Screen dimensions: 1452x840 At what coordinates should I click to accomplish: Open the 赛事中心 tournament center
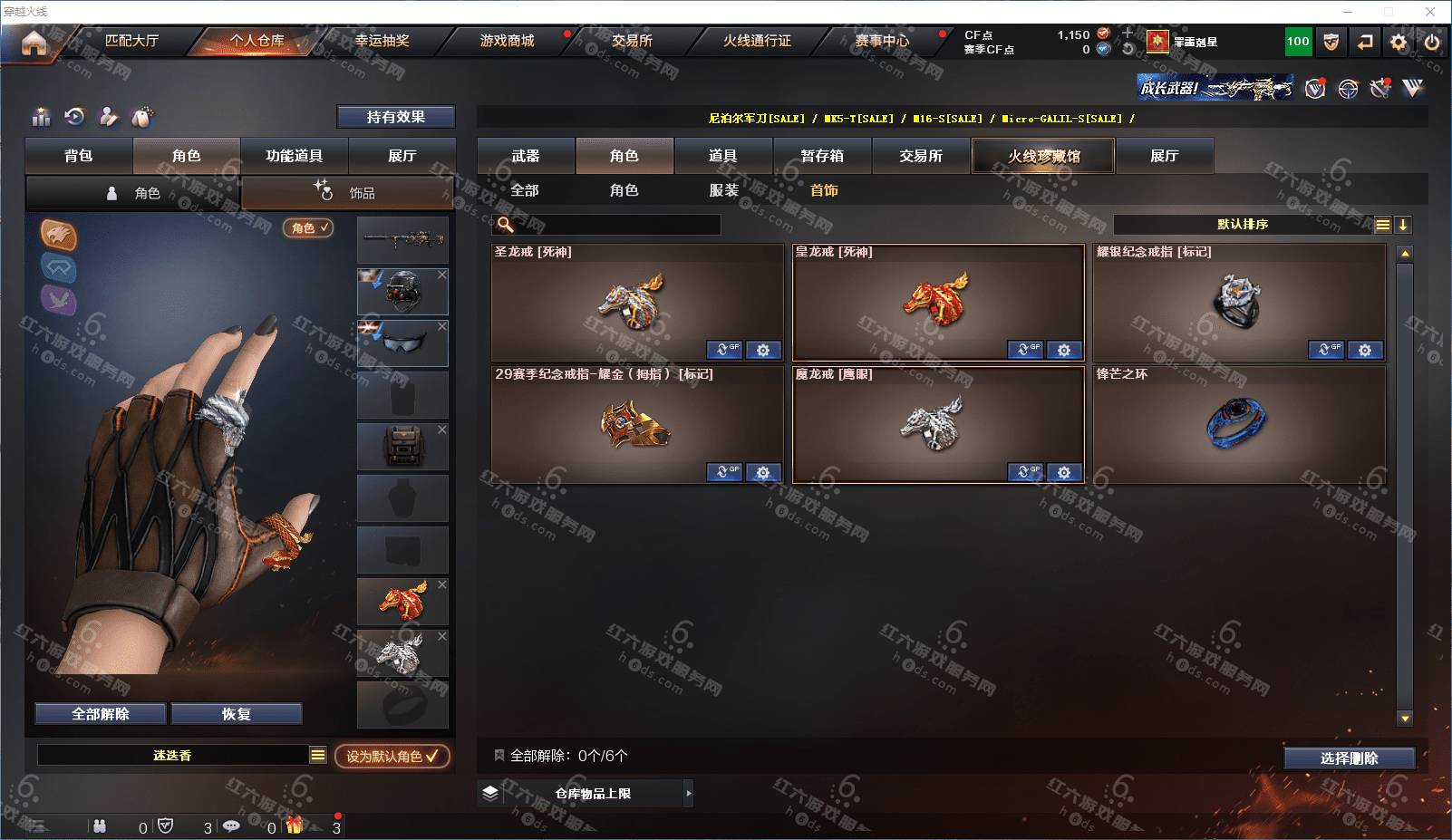[x=882, y=41]
